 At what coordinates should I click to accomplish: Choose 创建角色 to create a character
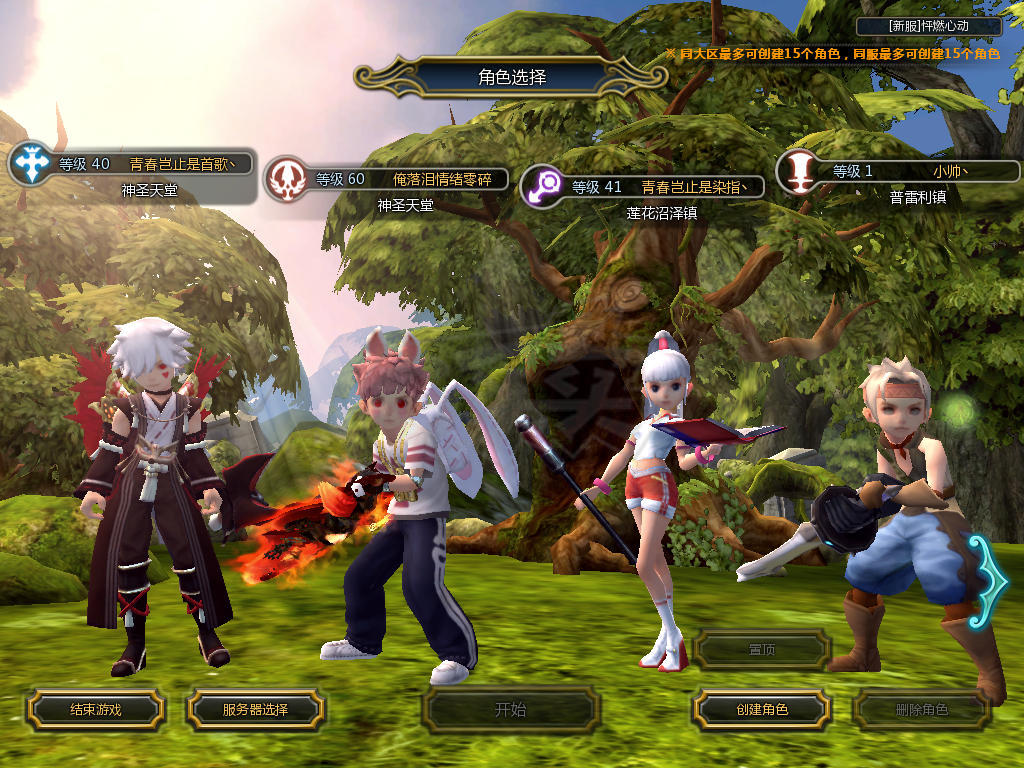761,710
